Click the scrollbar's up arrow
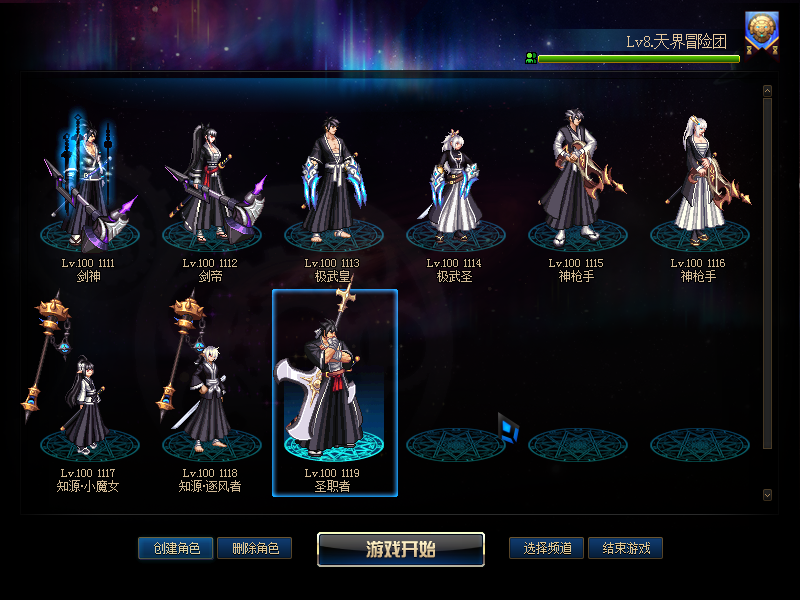800x600 pixels. coord(767,91)
